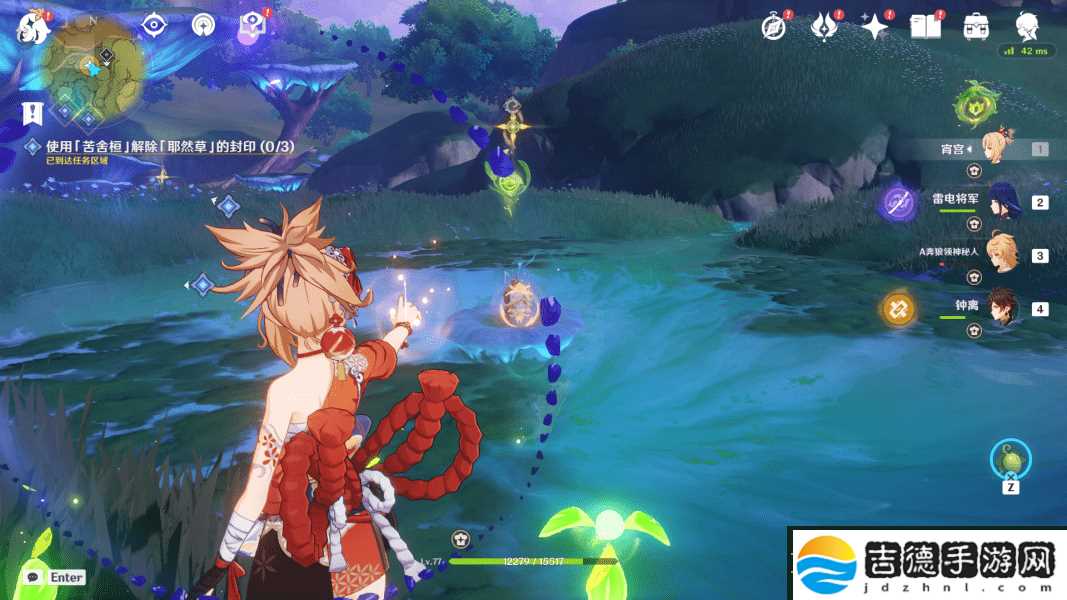Activate 钟离's orange elemental burst icon
This screenshot has width=1067, height=600.
[x=897, y=309]
